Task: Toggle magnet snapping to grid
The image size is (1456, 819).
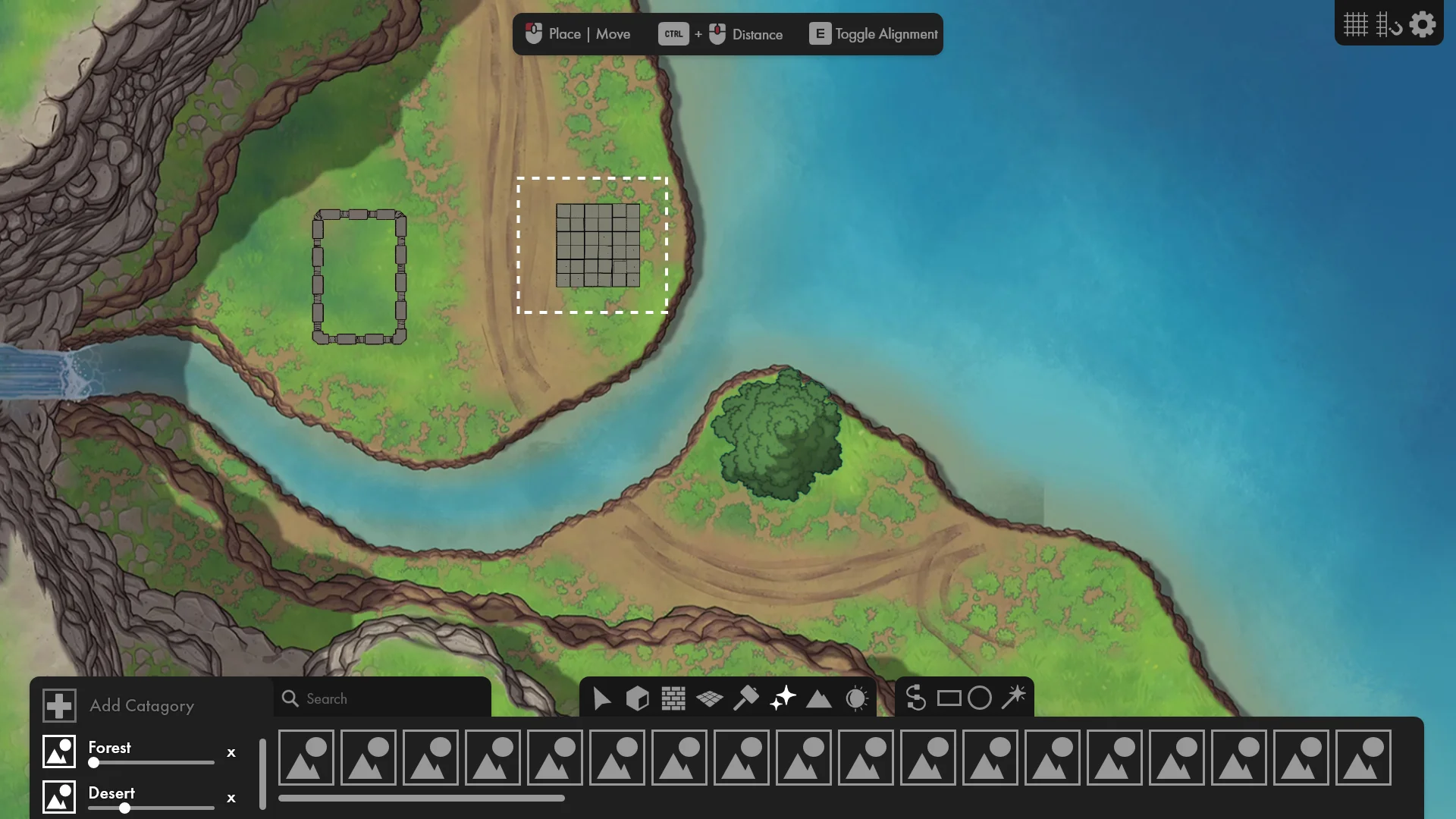Action: click(1390, 24)
